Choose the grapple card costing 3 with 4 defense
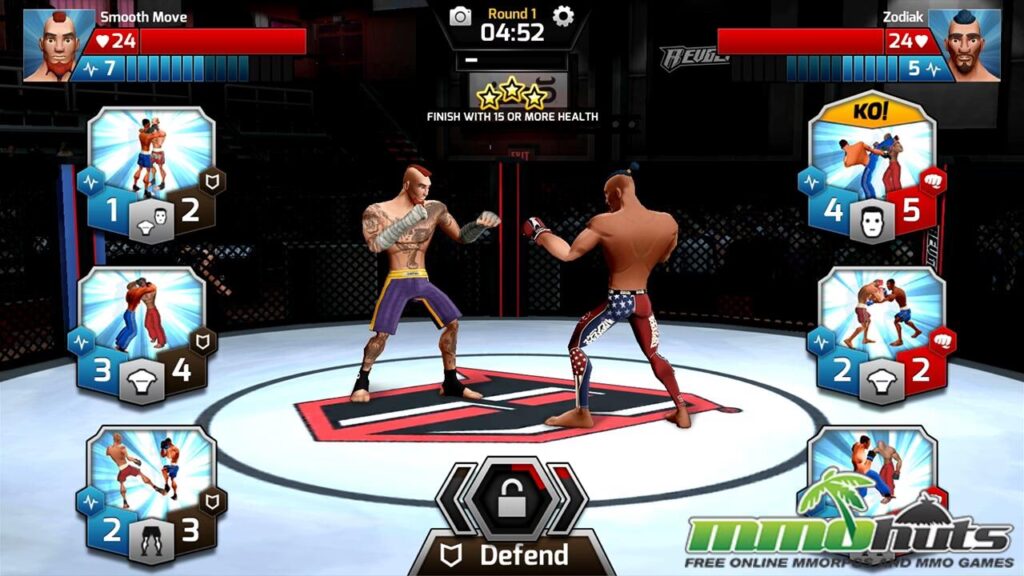This screenshot has width=1024, height=576. click(x=142, y=331)
